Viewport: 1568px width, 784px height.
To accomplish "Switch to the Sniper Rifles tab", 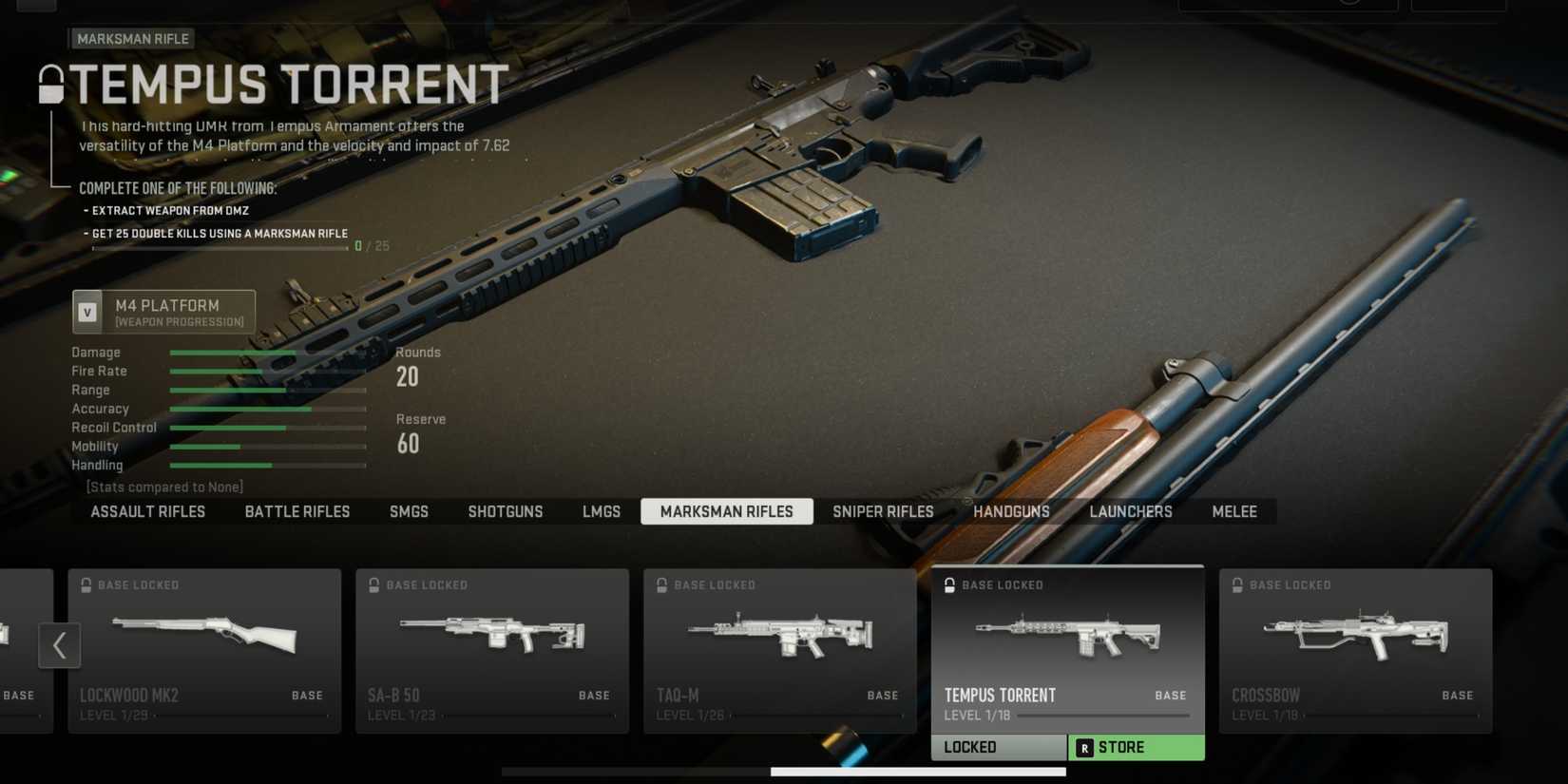I will click(882, 511).
